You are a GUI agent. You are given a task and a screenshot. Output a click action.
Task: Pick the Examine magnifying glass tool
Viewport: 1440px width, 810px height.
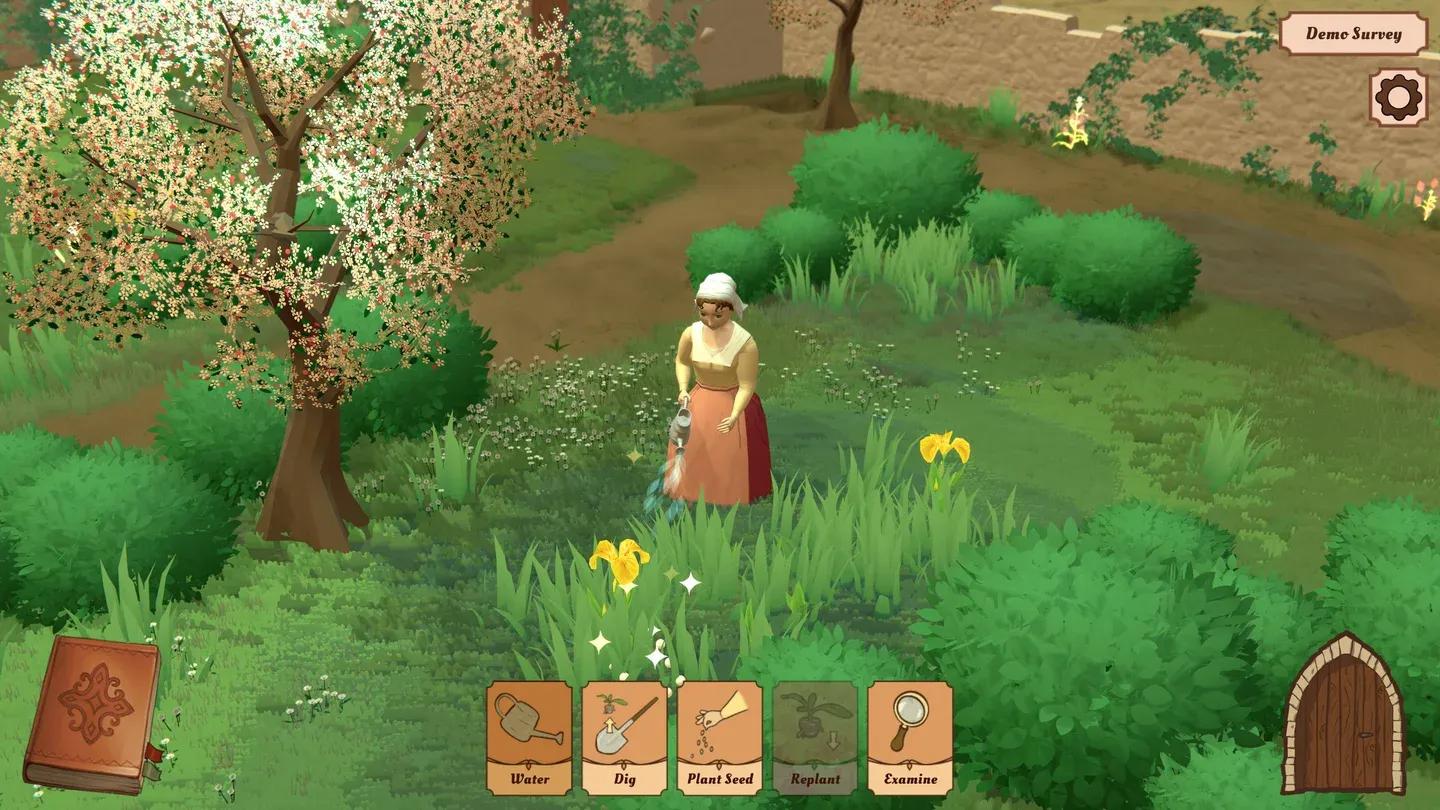[910, 738]
